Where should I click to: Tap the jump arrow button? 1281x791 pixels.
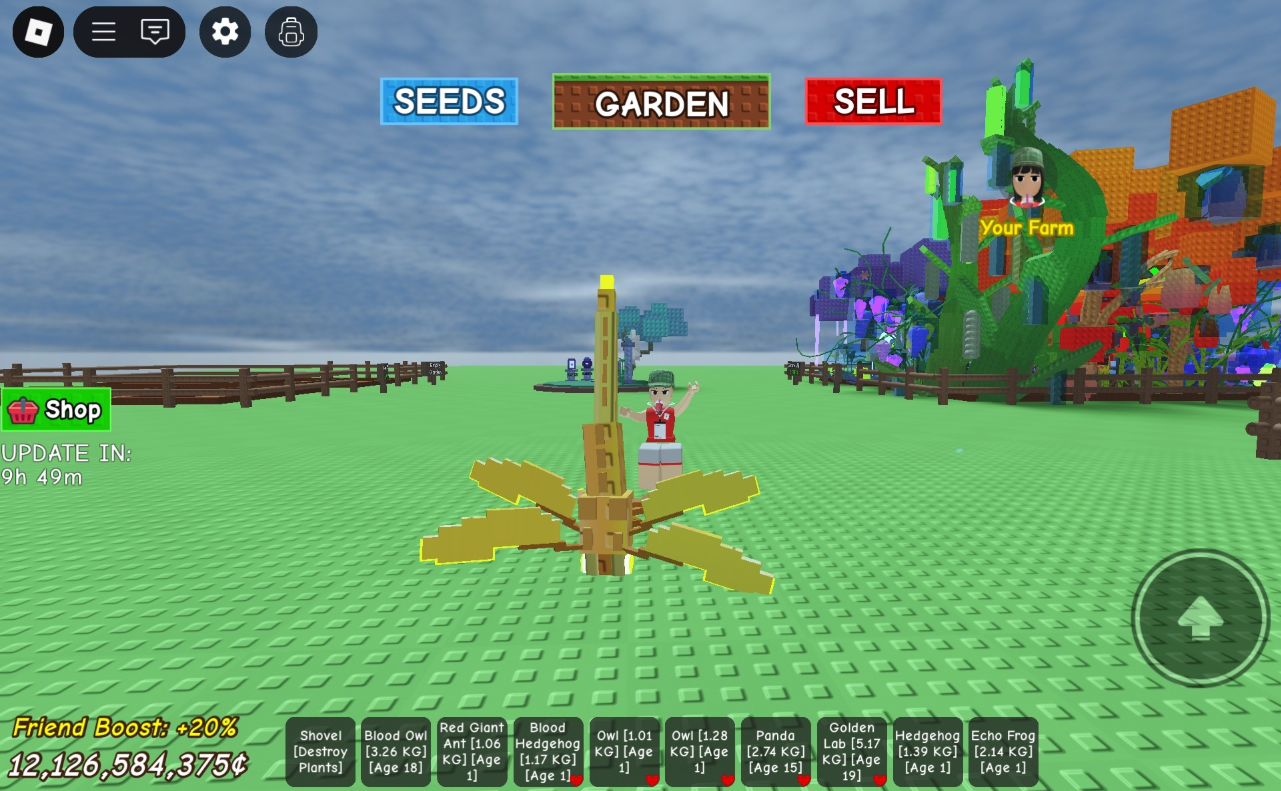point(1200,618)
